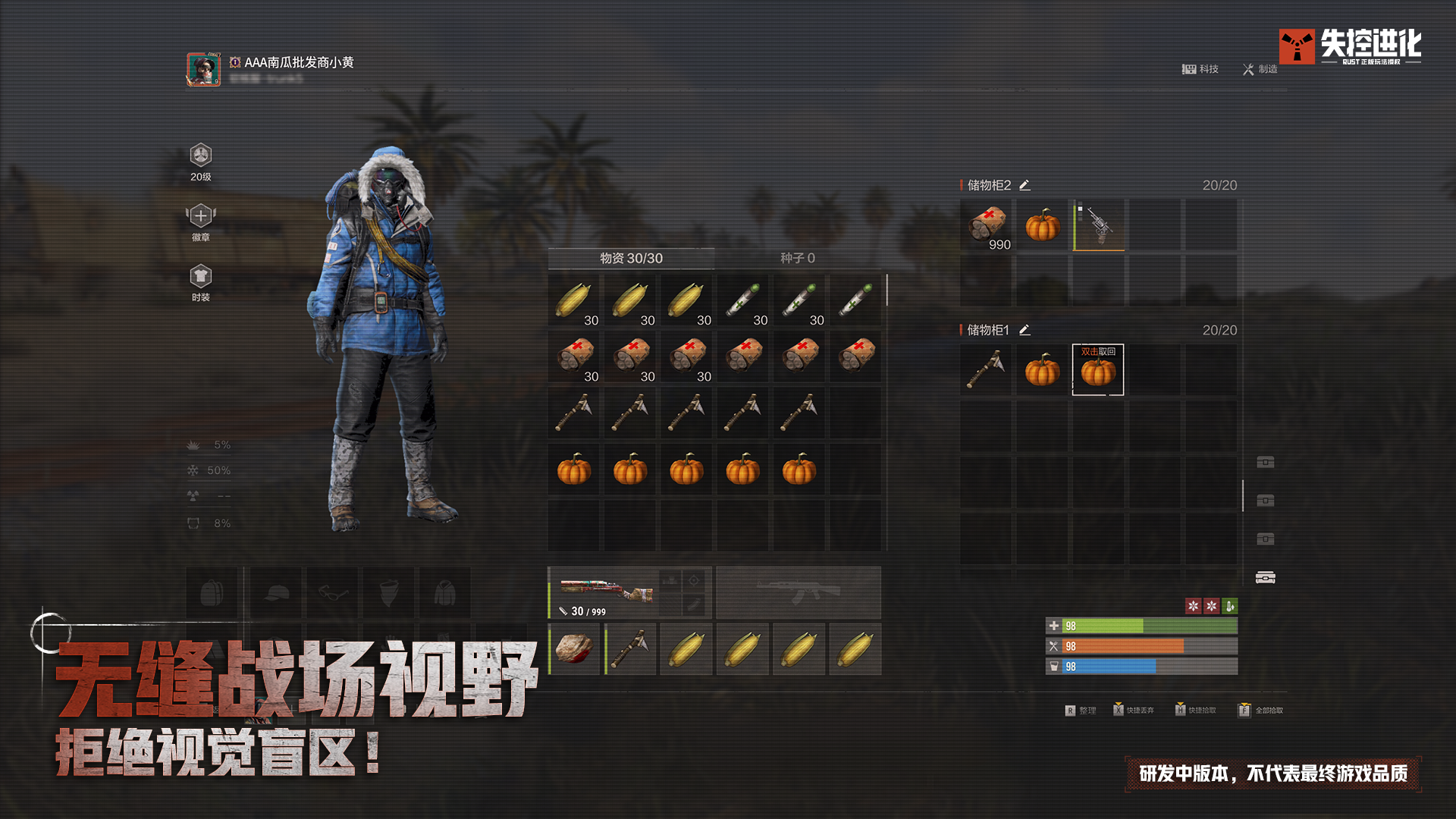Screen dimensions: 1456x819
Task: Open the 科技 panel at top right
Action: (1200, 69)
